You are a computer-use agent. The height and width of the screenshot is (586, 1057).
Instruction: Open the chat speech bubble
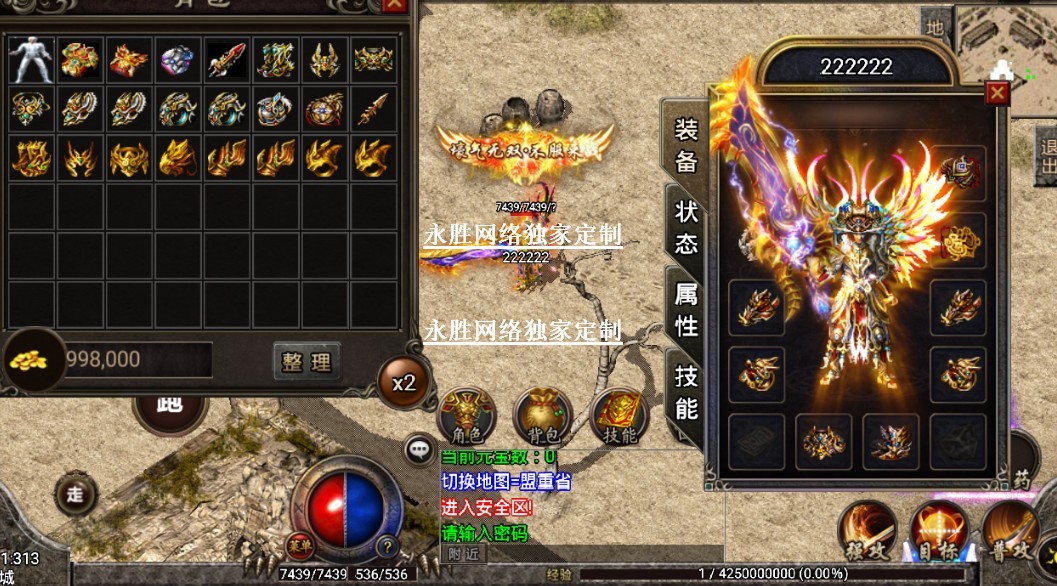coord(419,451)
